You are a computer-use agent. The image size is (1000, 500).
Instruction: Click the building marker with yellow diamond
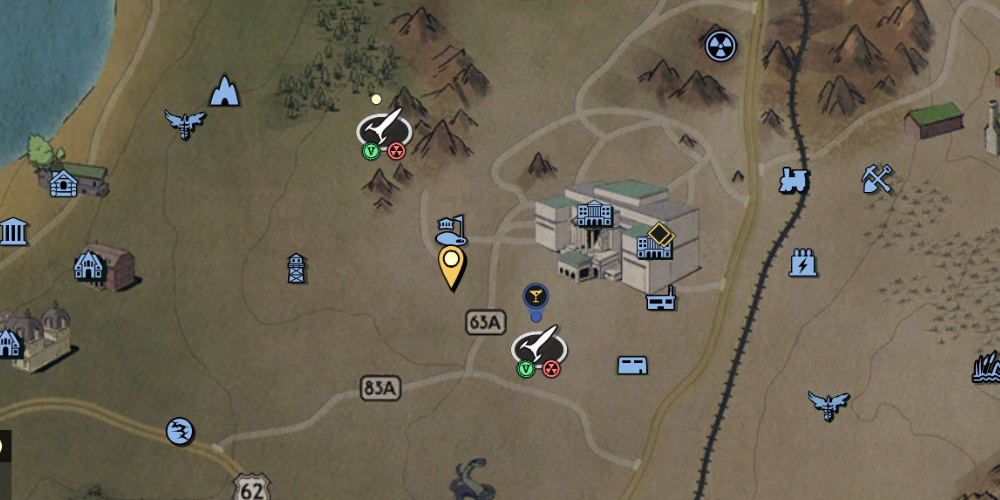coord(653,241)
